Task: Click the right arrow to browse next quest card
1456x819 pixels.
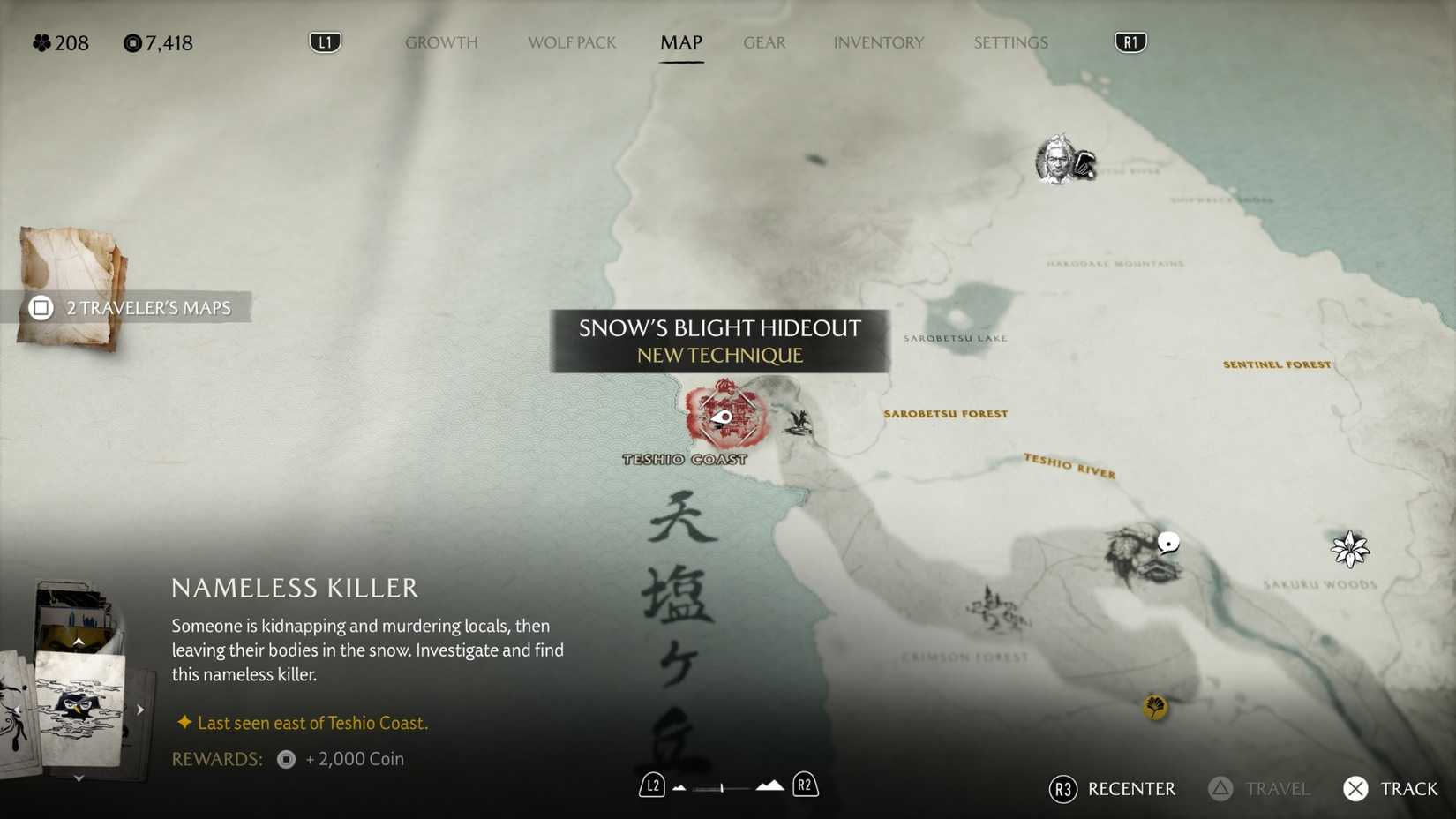Action: (x=140, y=708)
